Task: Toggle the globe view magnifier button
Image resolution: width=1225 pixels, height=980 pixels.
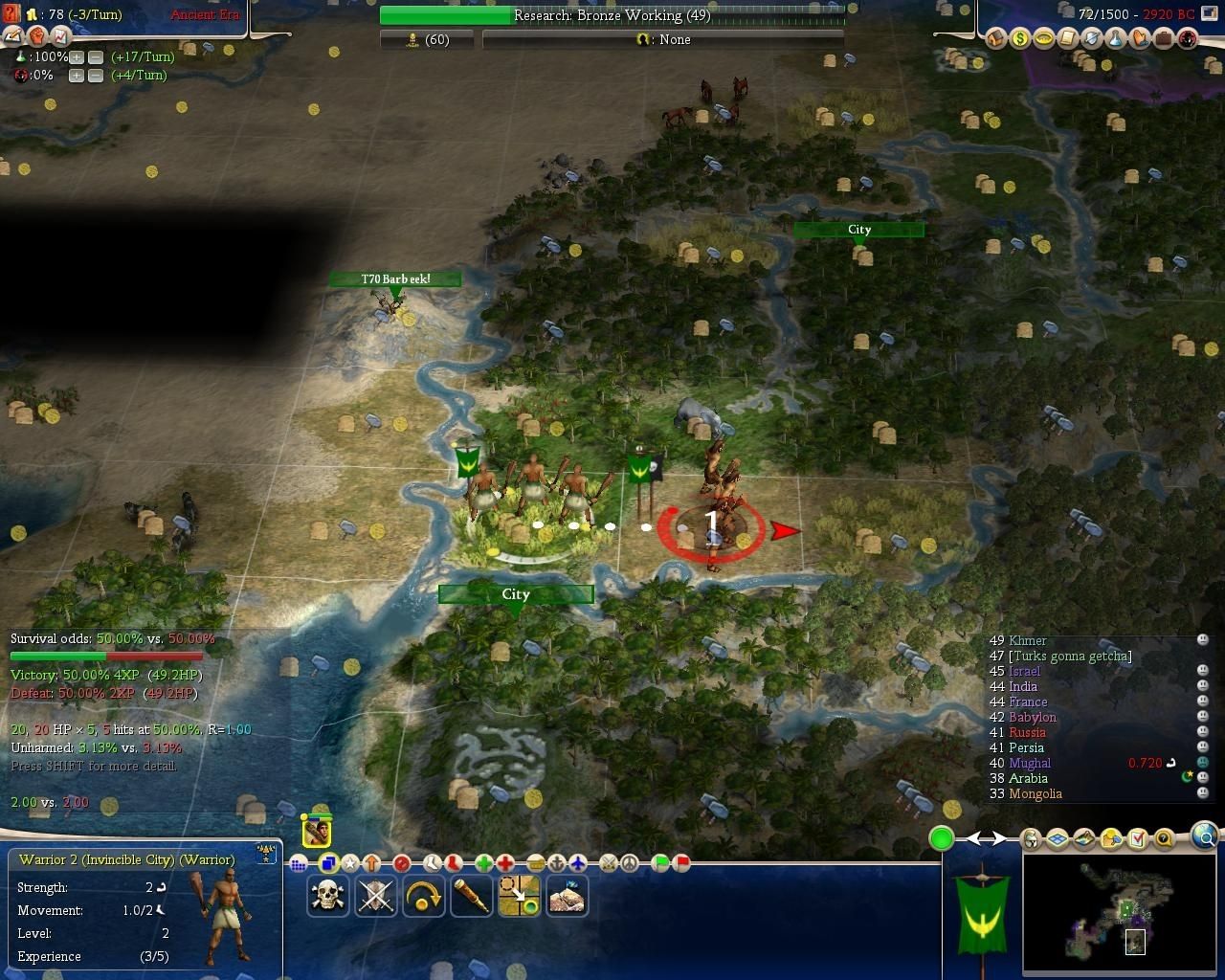Action: 1205,835
